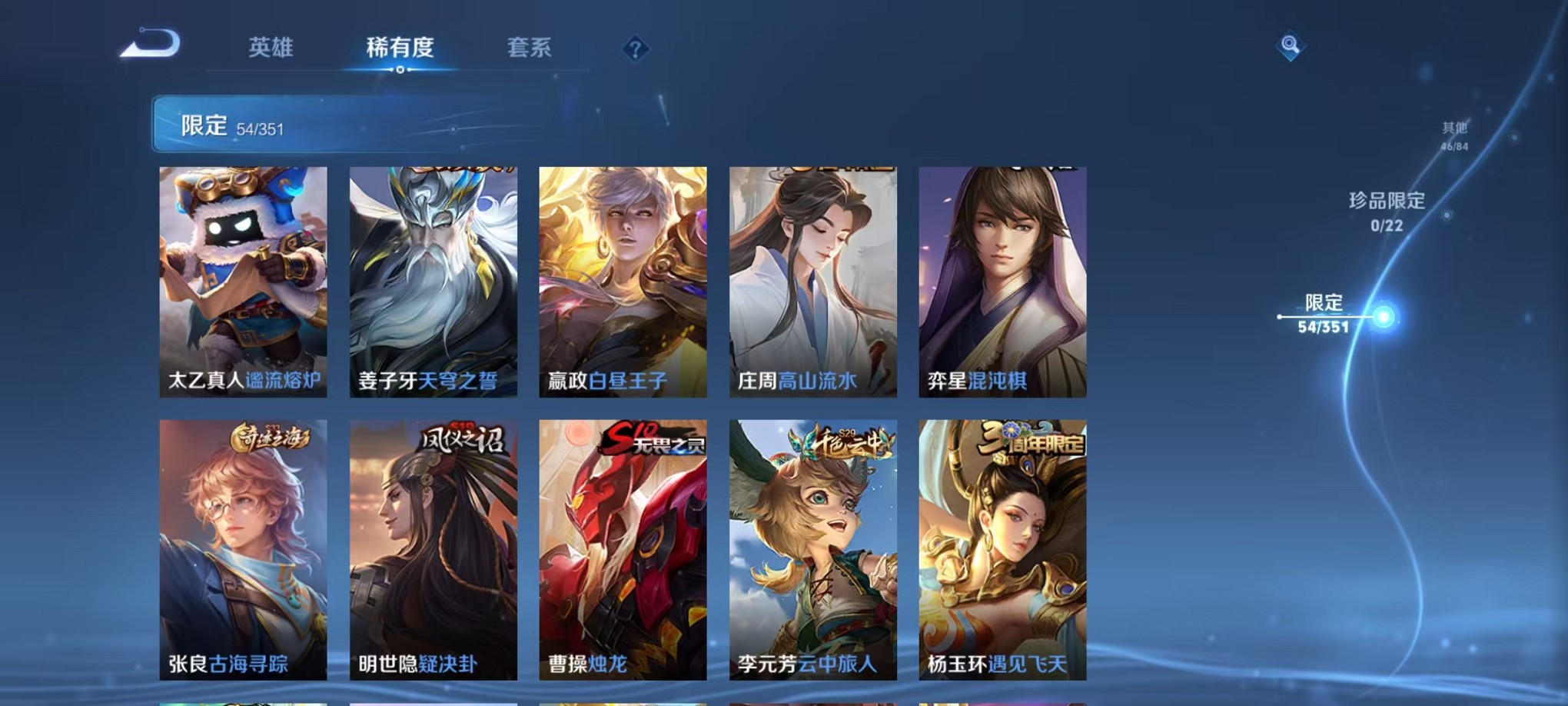Switch to the 套系 tab

[533, 48]
